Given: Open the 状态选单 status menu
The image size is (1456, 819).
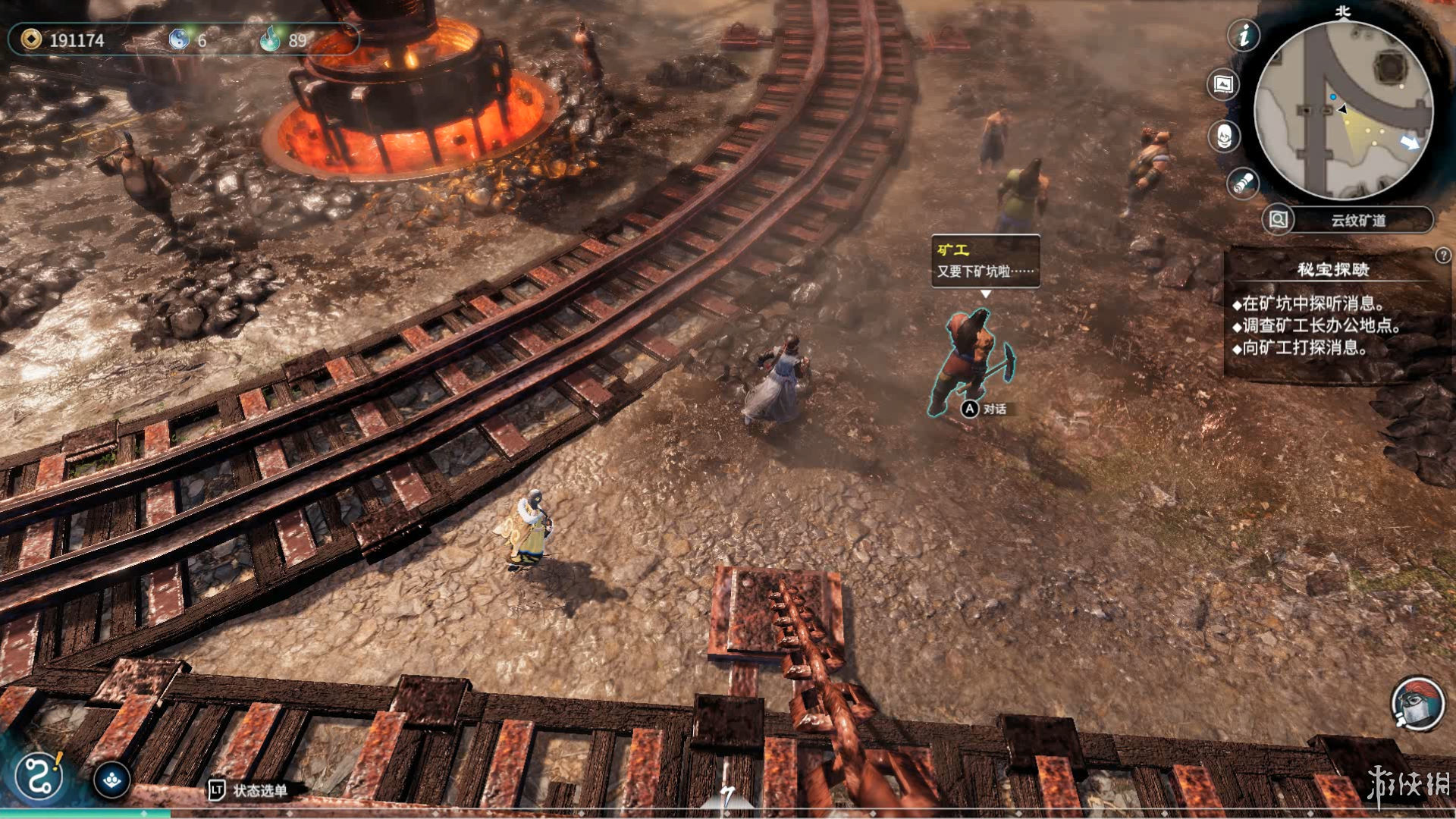Looking at the screenshot, I should pyautogui.click(x=250, y=791).
